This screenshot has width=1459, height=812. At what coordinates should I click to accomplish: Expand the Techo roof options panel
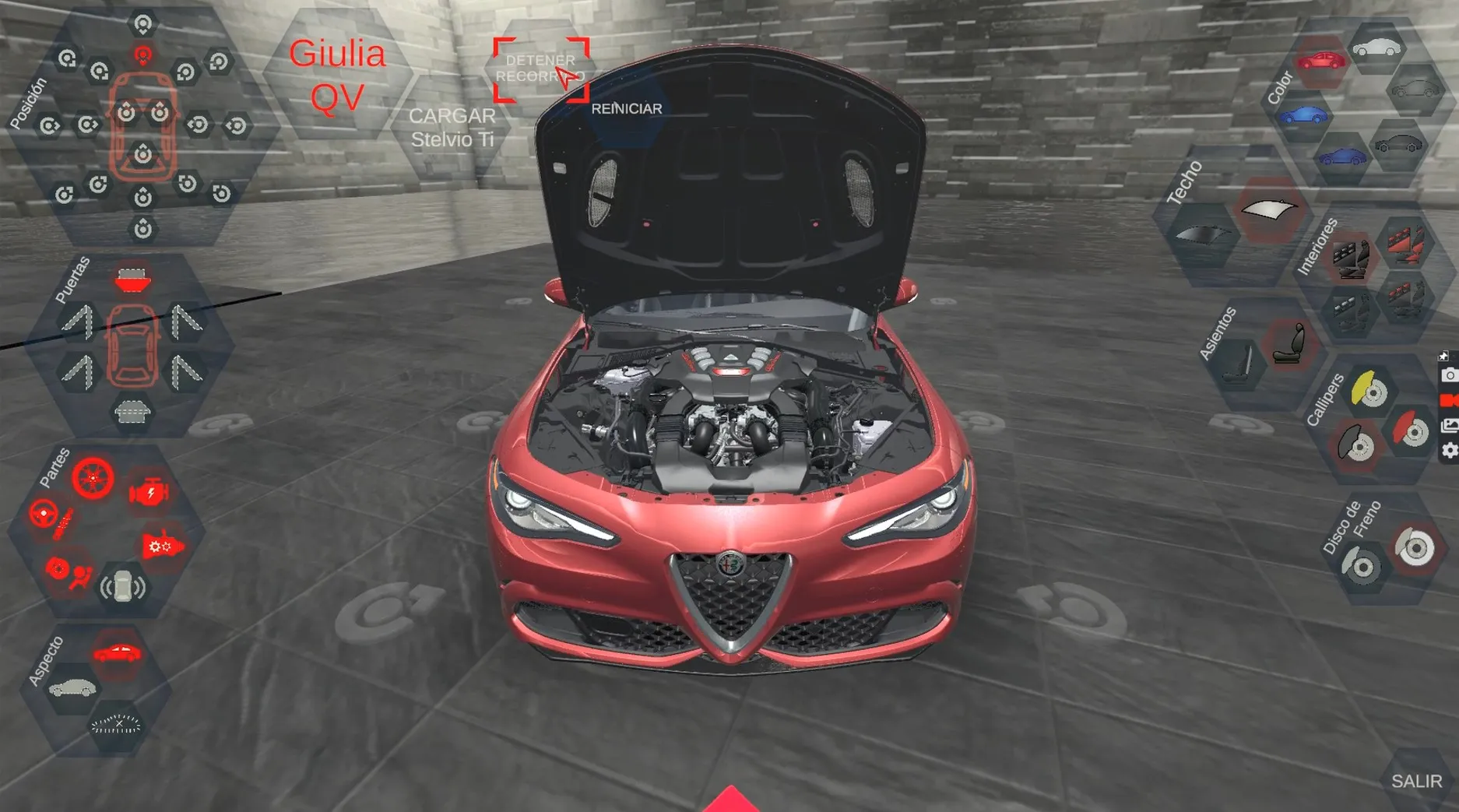(x=1185, y=181)
